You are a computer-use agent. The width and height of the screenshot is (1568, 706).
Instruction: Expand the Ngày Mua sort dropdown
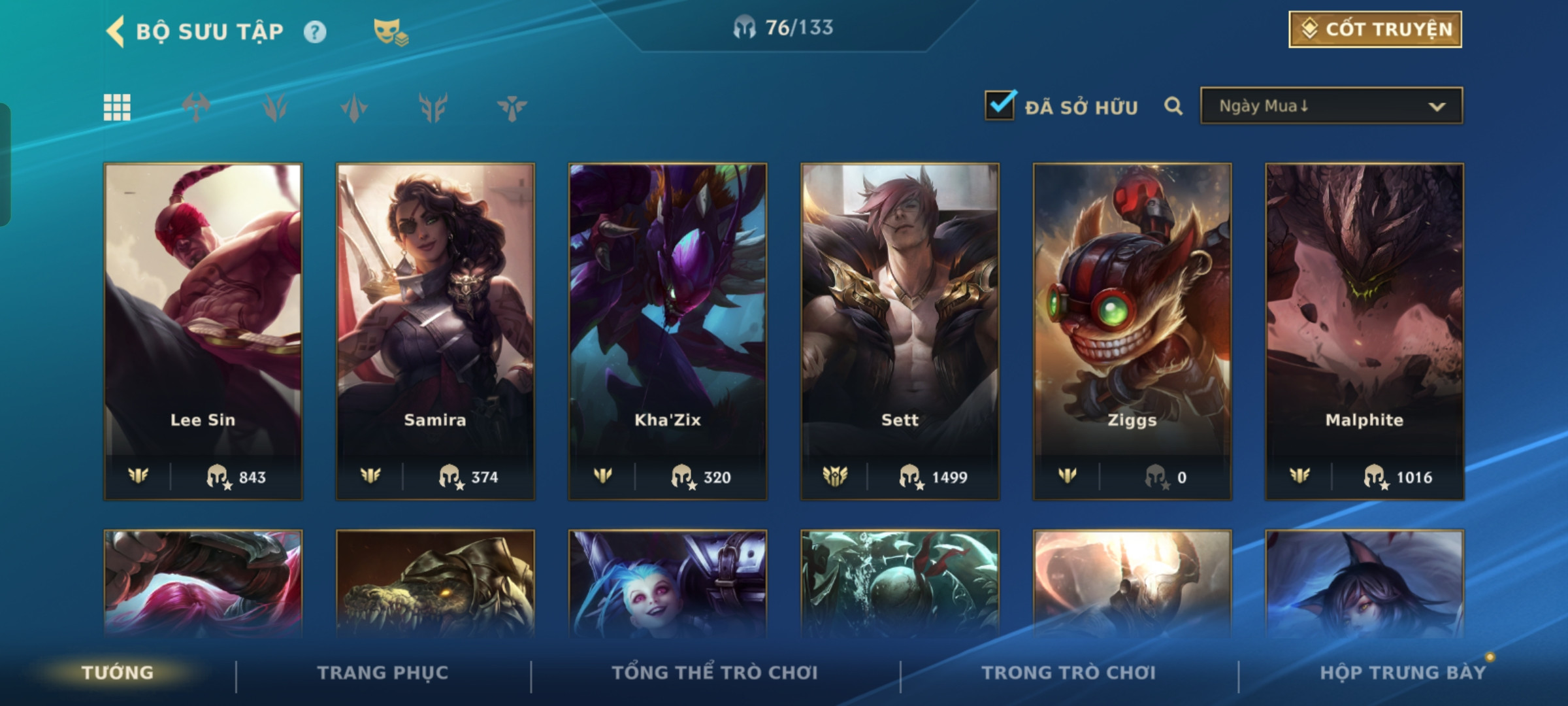click(1331, 106)
